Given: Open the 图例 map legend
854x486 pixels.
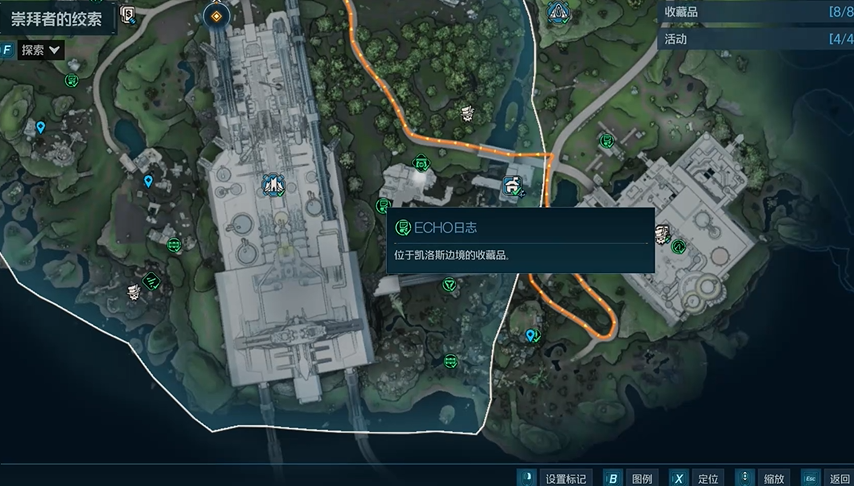Looking at the screenshot, I should tap(630, 478).
